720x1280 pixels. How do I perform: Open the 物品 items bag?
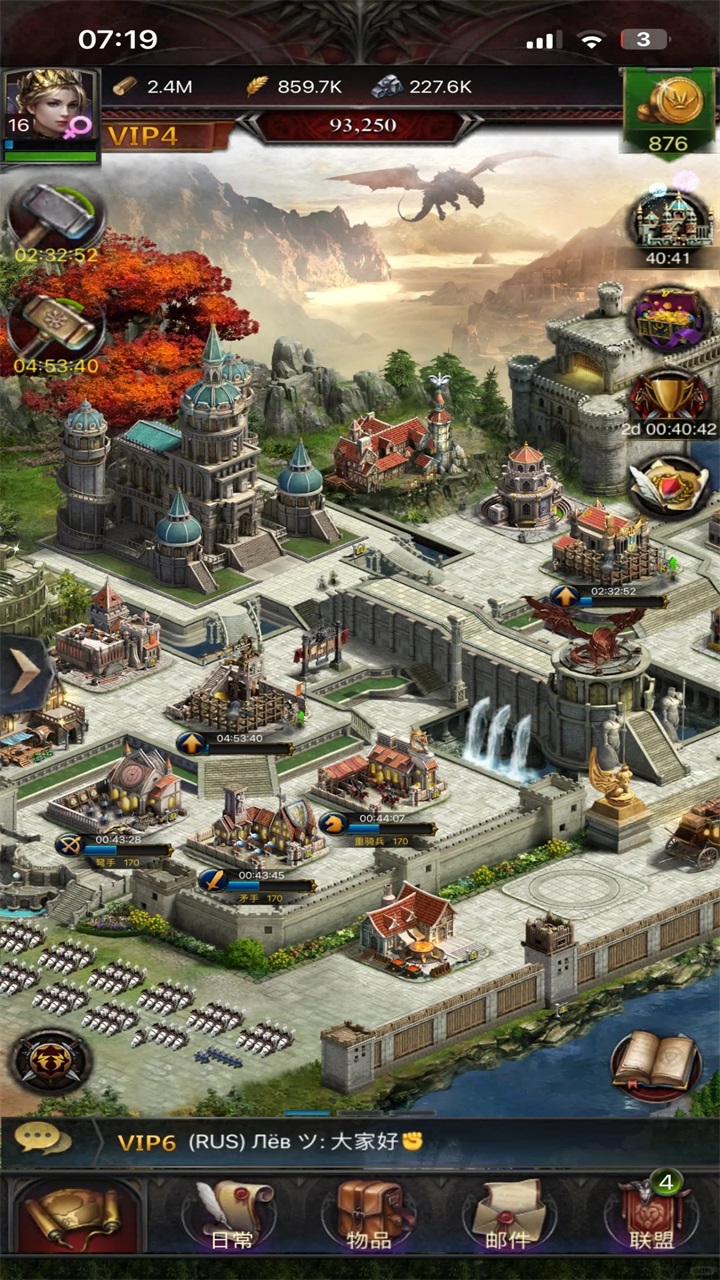368,1215
